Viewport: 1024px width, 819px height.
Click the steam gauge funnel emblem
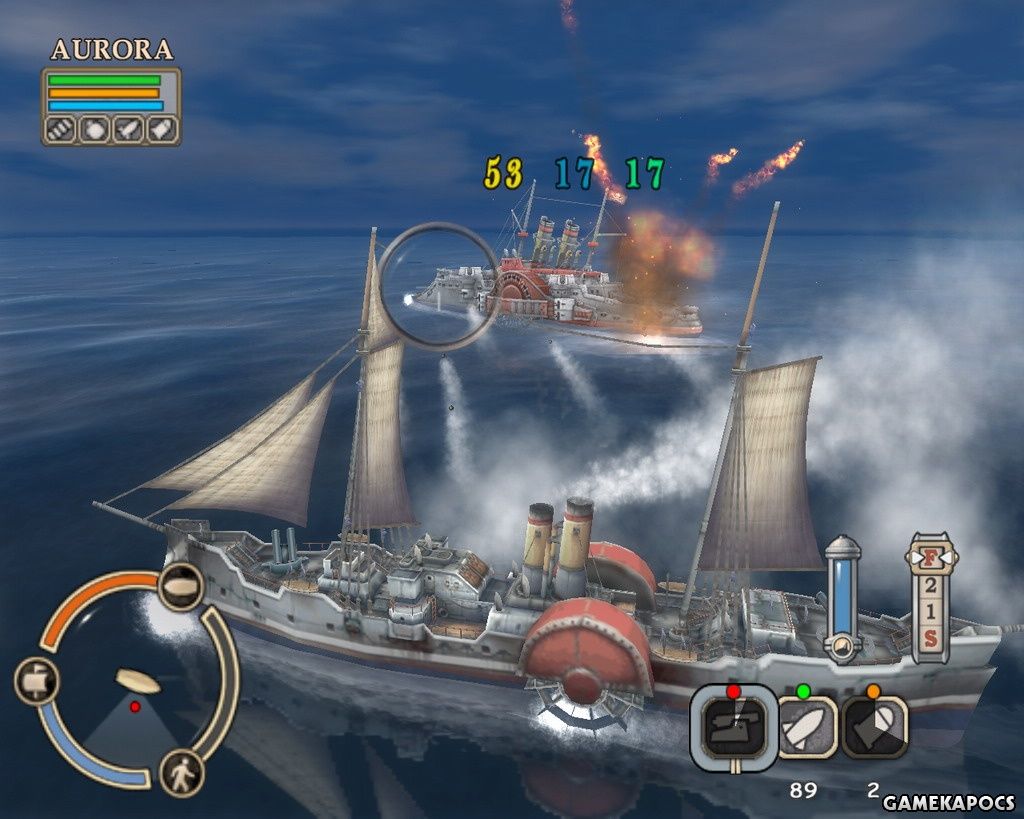click(x=842, y=647)
